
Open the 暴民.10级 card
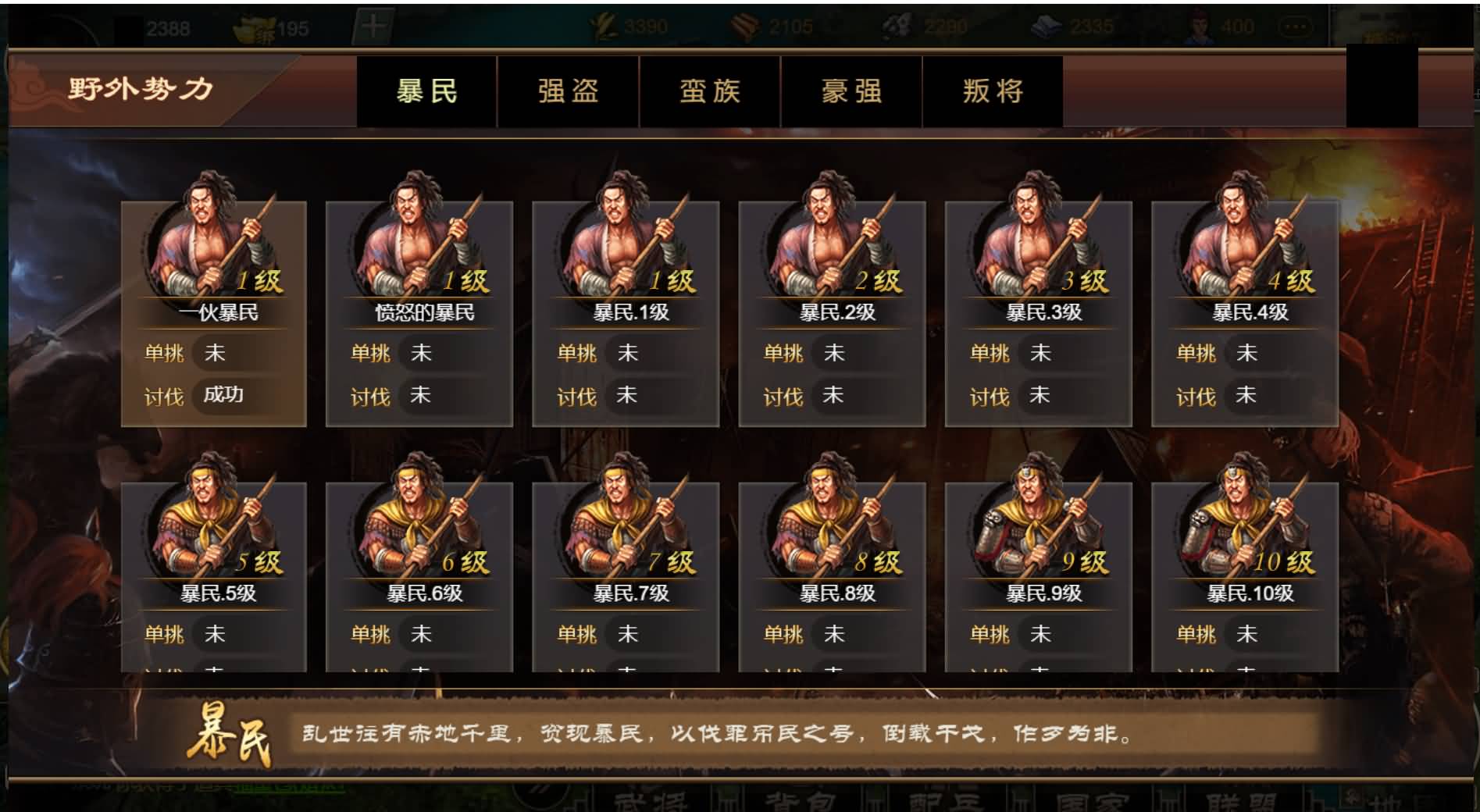click(1244, 578)
